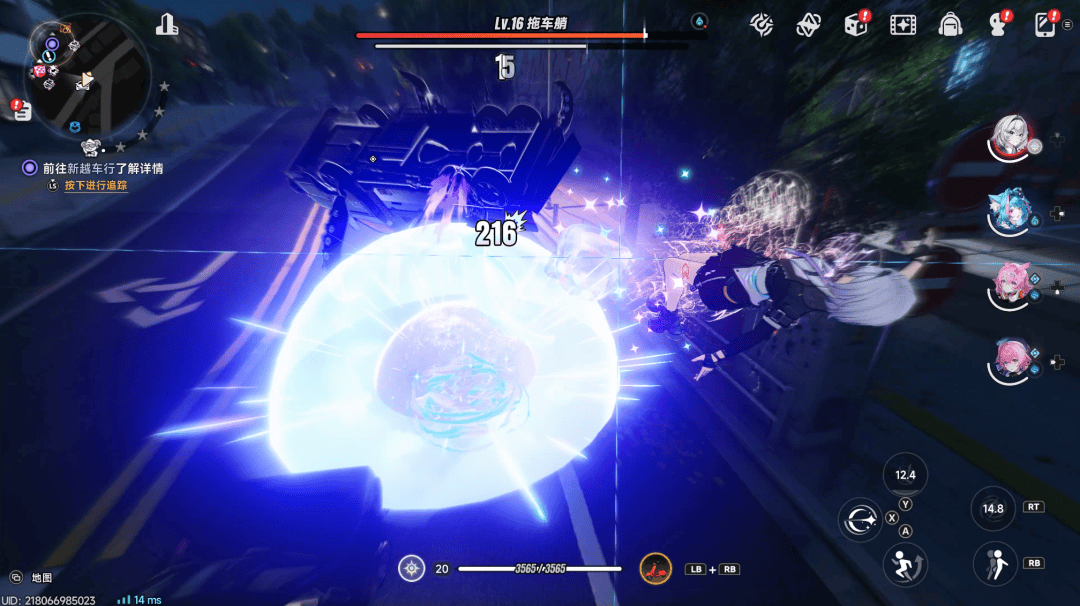Click the city buildings icon beside the minimap
Image resolution: width=1080 pixels, height=606 pixels.
167,25
